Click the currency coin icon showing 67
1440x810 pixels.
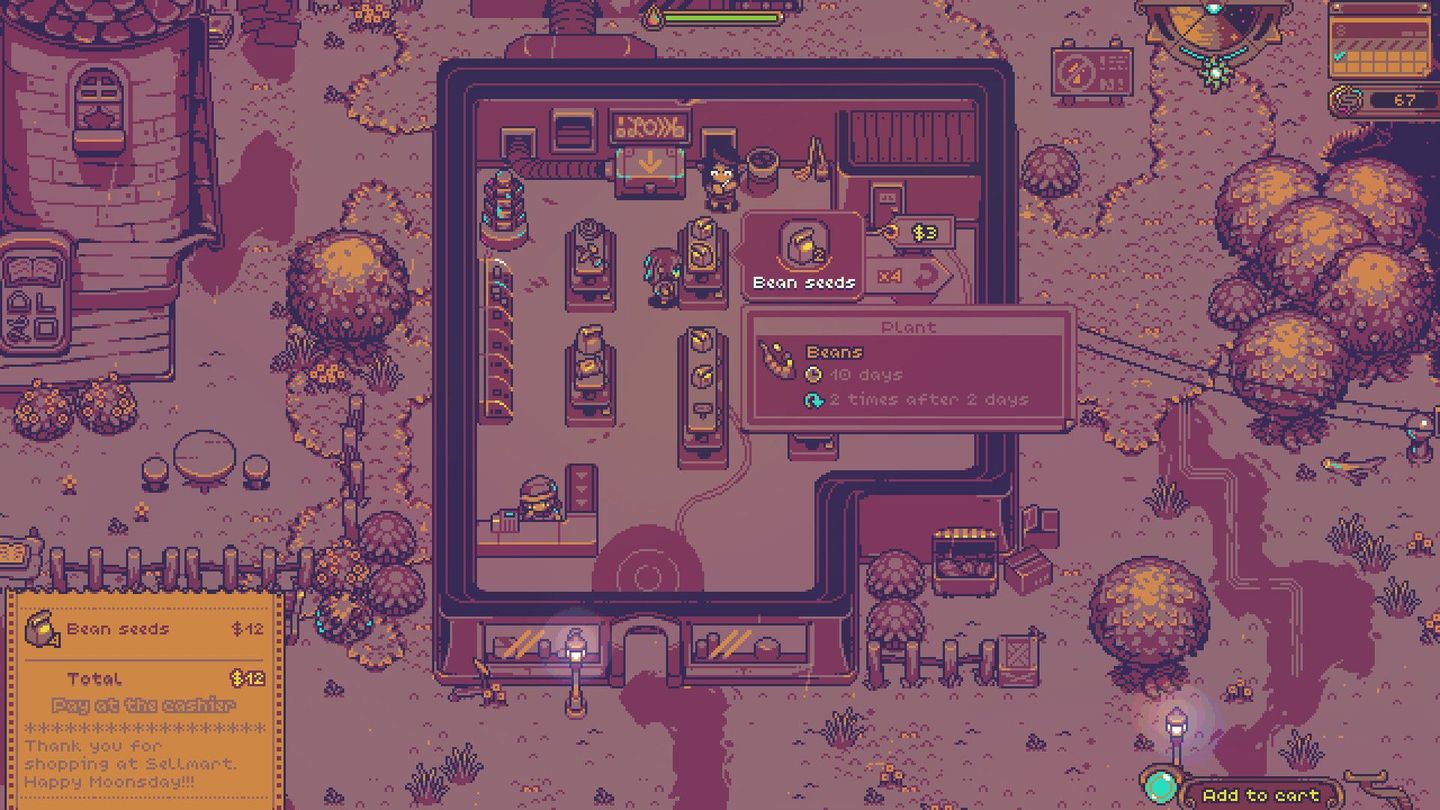point(1345,100)
